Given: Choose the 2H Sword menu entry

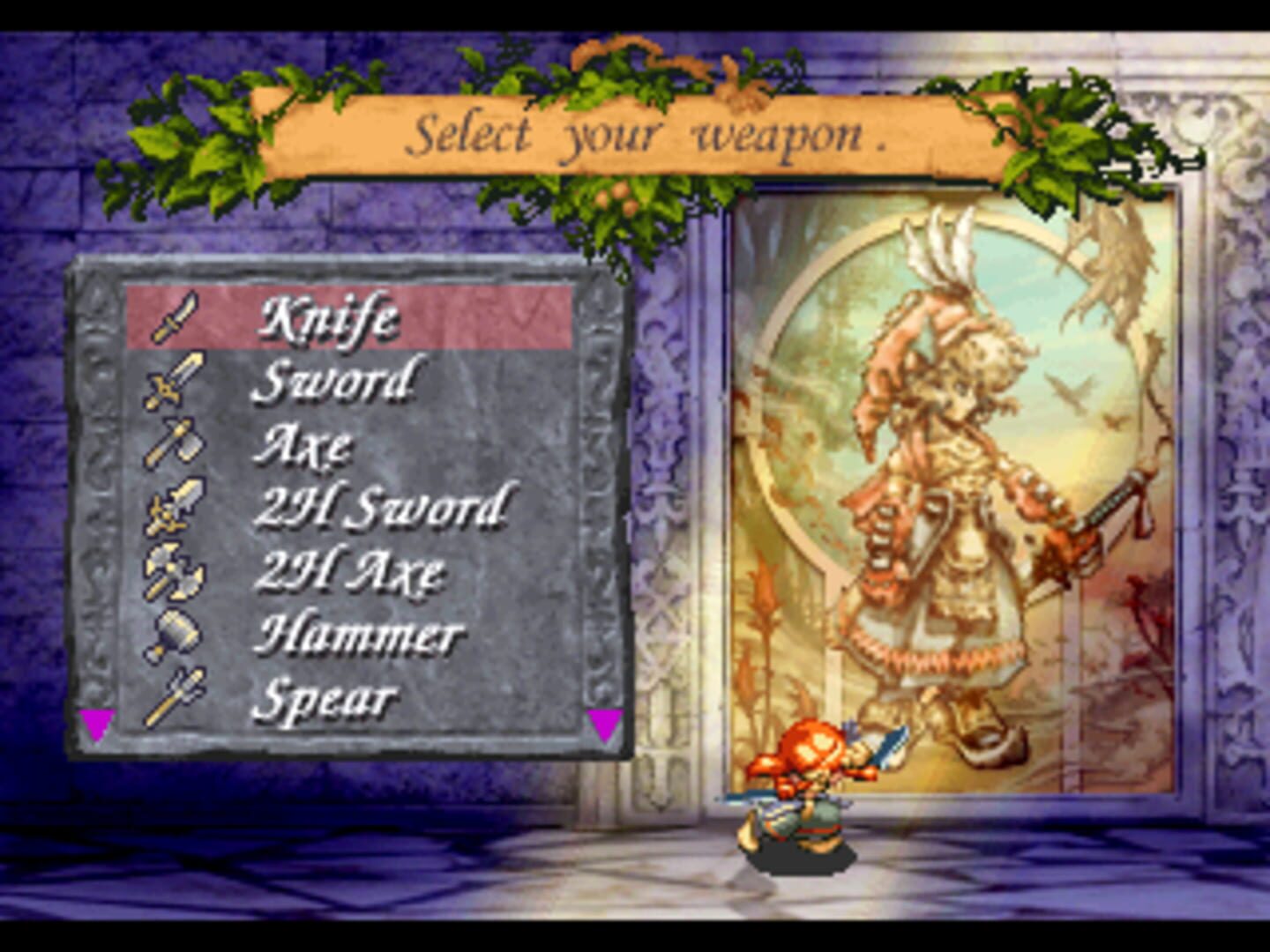Looking at the screenshot, I should coord(381,506).
